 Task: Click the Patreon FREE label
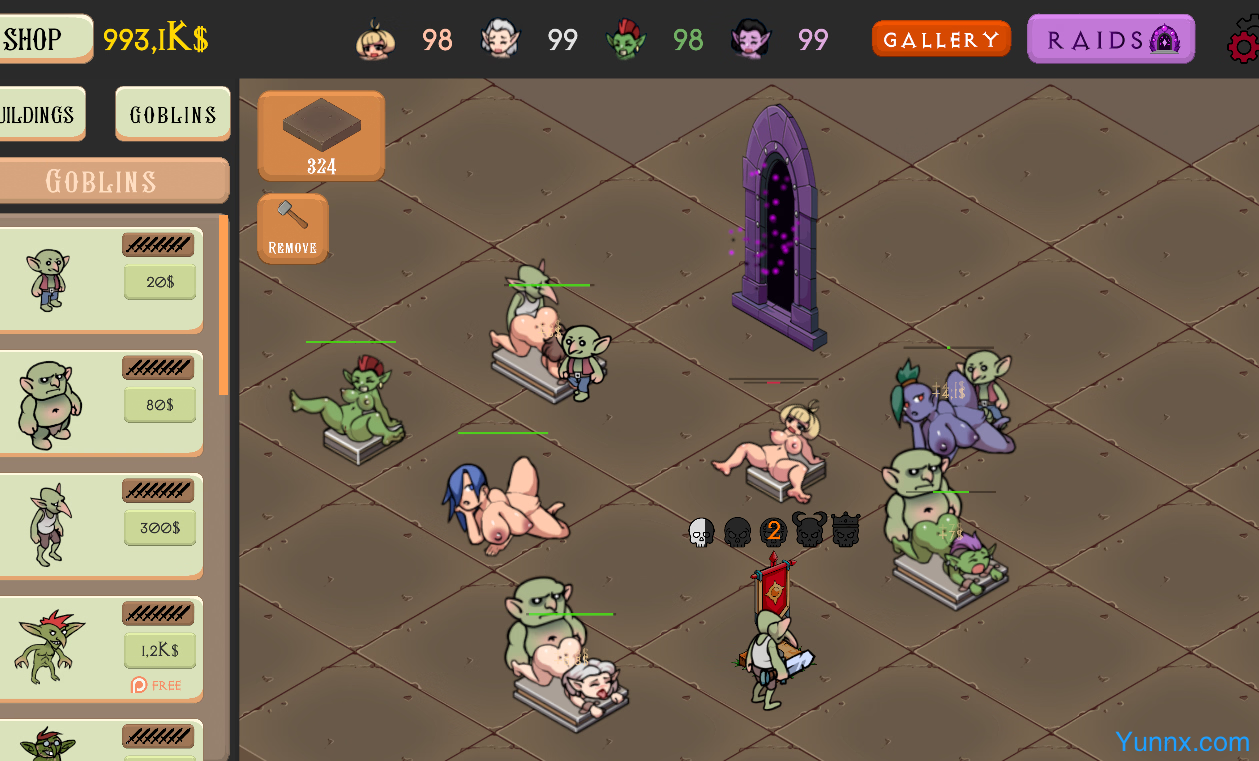click(x=157, y=685)
